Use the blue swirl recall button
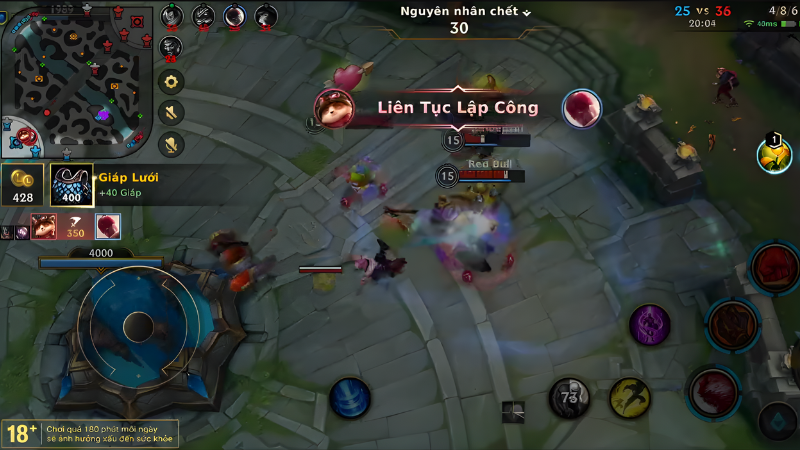800x450 pixels. click(x=350, y=398)
